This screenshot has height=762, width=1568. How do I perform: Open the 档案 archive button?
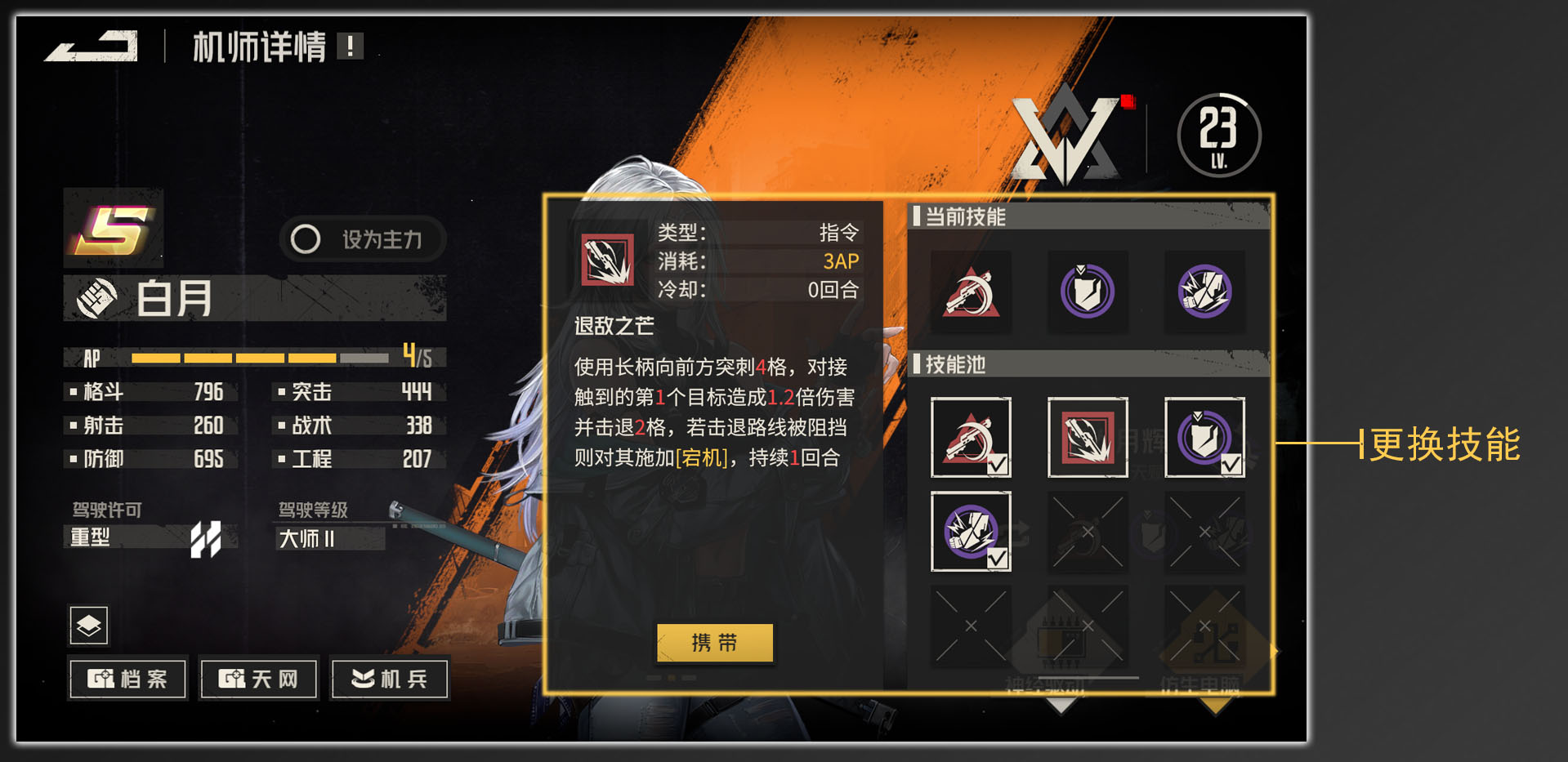coord(127,678)
